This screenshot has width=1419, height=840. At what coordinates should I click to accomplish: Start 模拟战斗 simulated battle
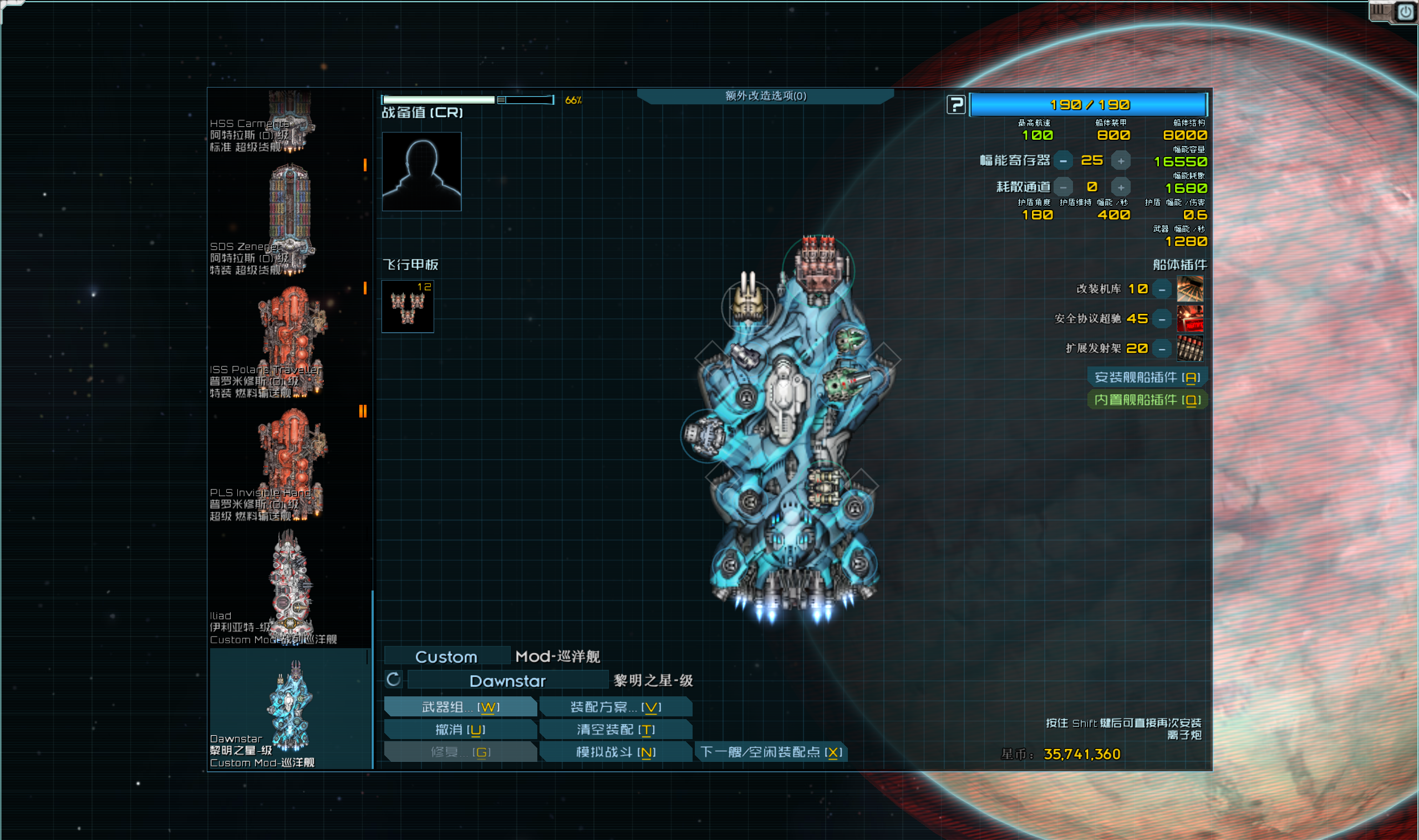click(x=616, y=752)
